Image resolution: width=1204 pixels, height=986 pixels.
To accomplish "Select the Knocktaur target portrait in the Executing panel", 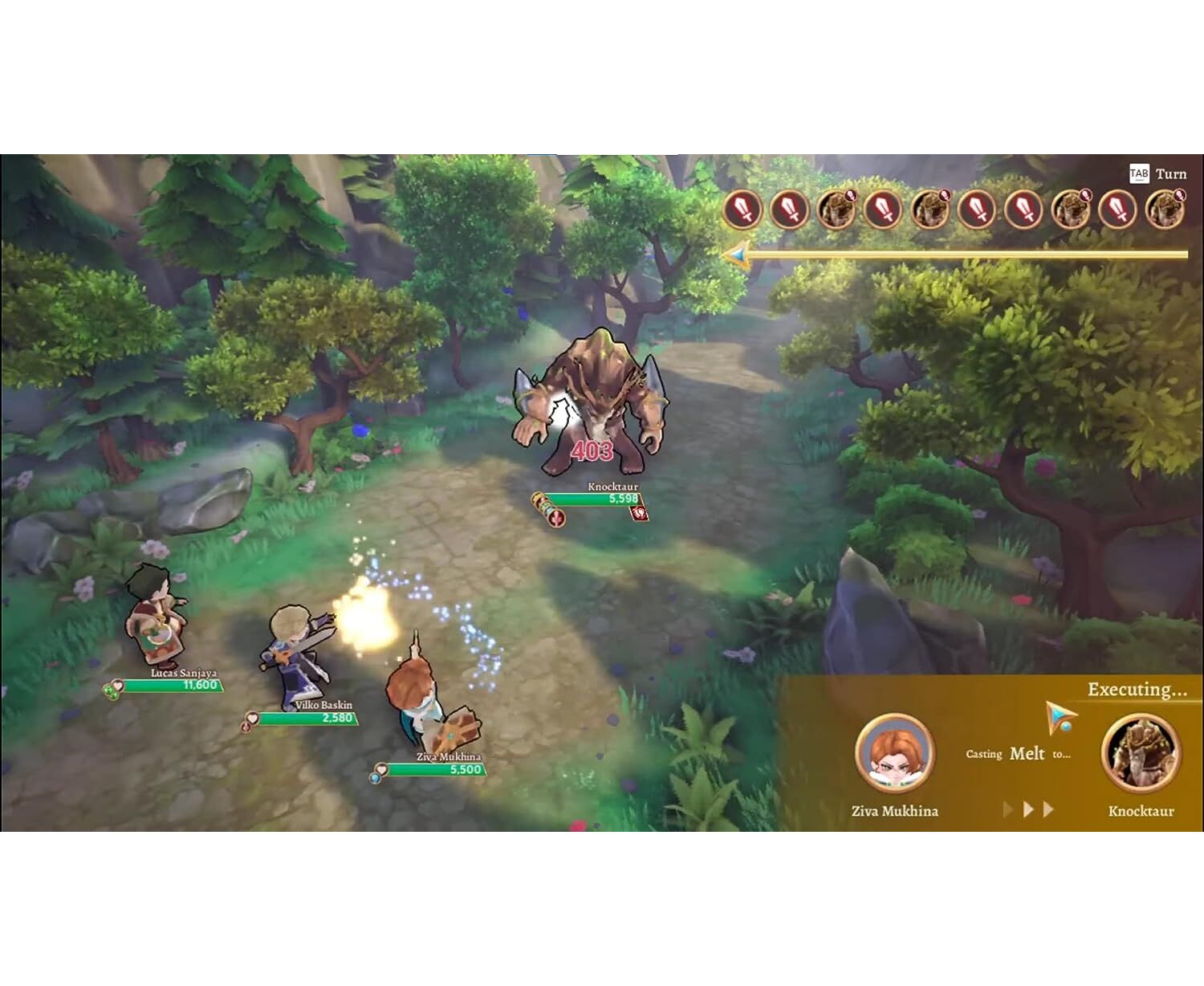I will point(1141,753).
